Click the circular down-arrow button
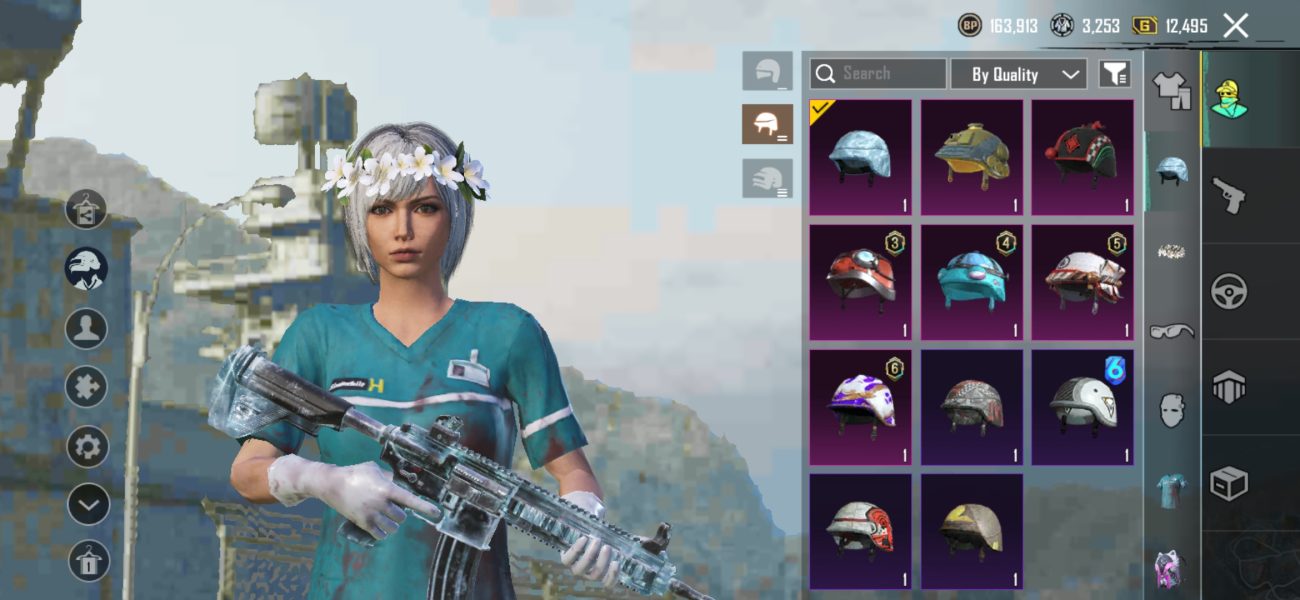 pos(88,504)
